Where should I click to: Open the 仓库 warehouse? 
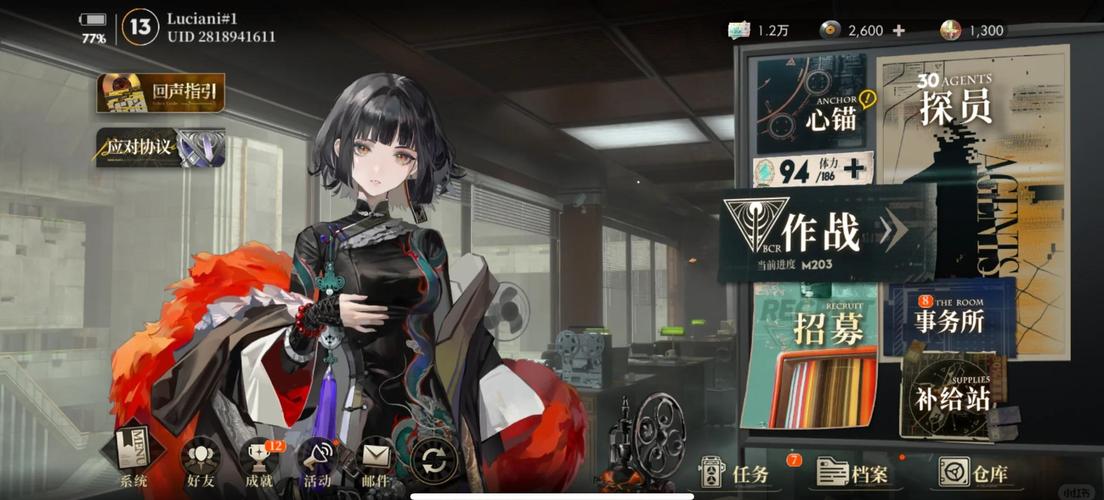tap(973, 472)
